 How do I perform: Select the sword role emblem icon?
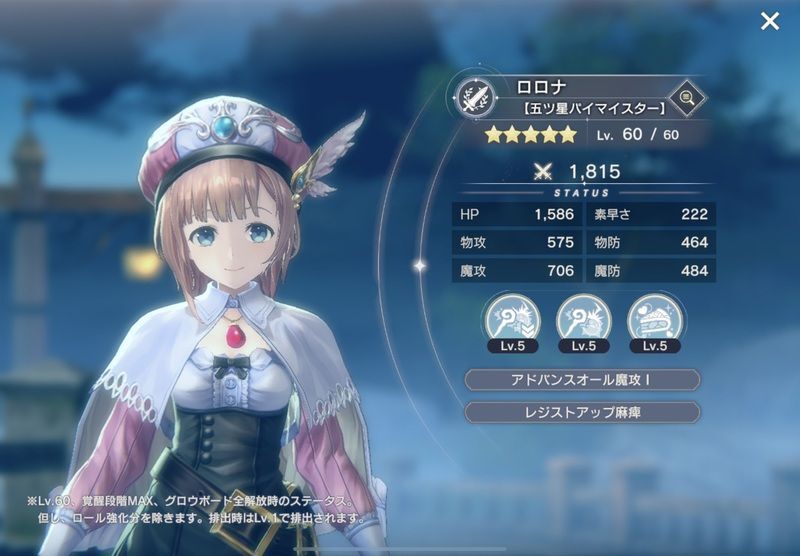point(471,98)
